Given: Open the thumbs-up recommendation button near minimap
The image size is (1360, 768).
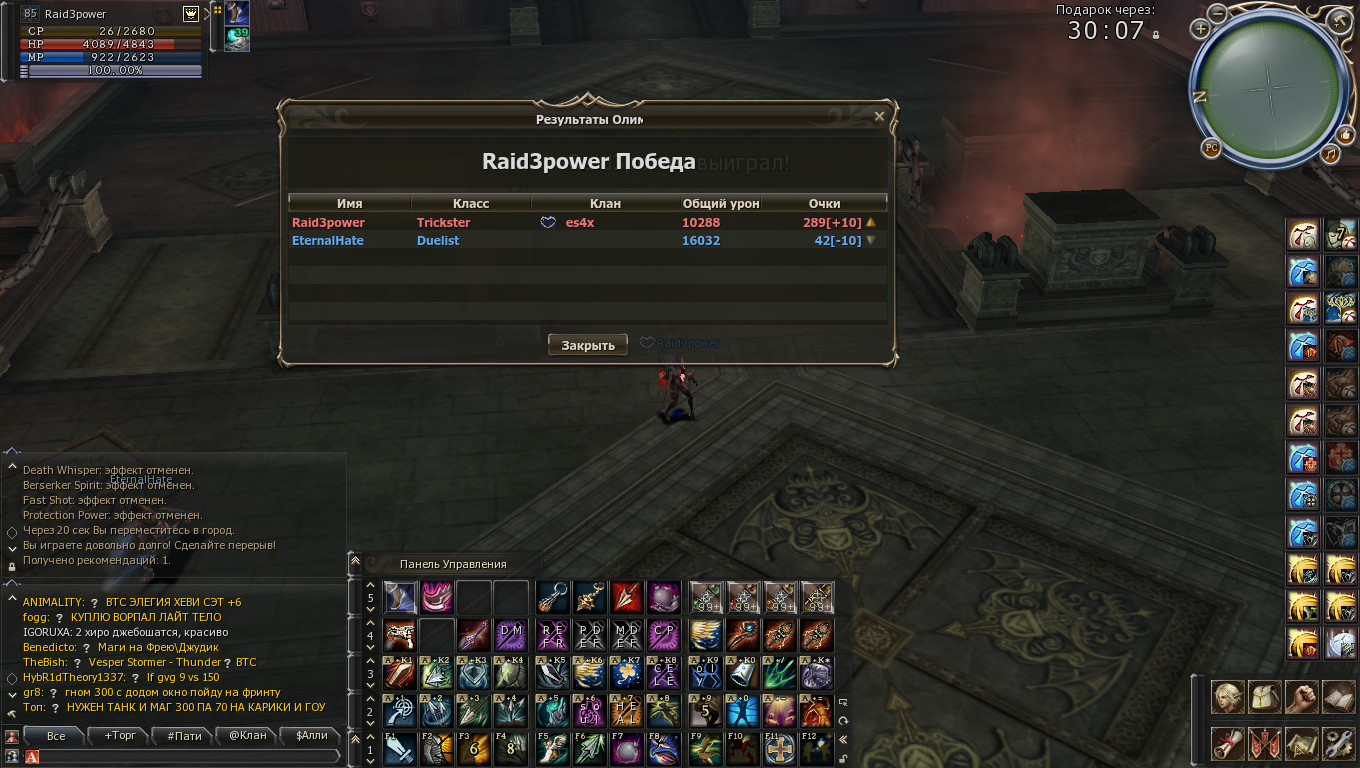Looking at the screenshot, I should pos(1345,135).
